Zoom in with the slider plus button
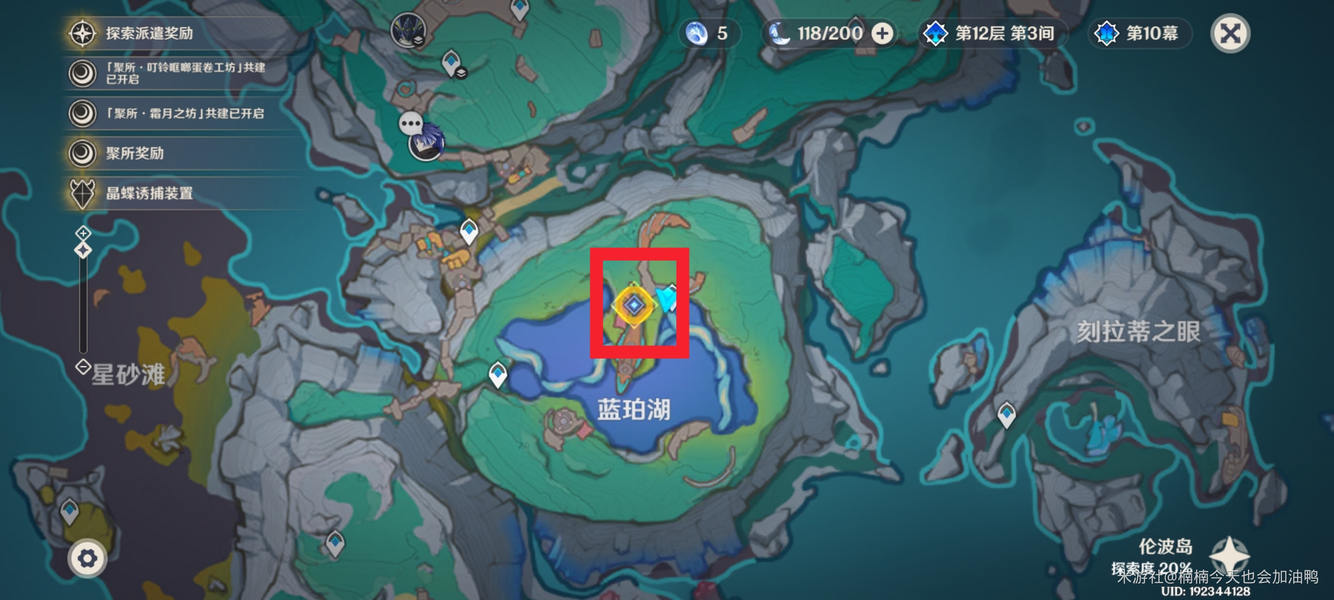Screen dimensions: 1334x600 click(83, 232)
